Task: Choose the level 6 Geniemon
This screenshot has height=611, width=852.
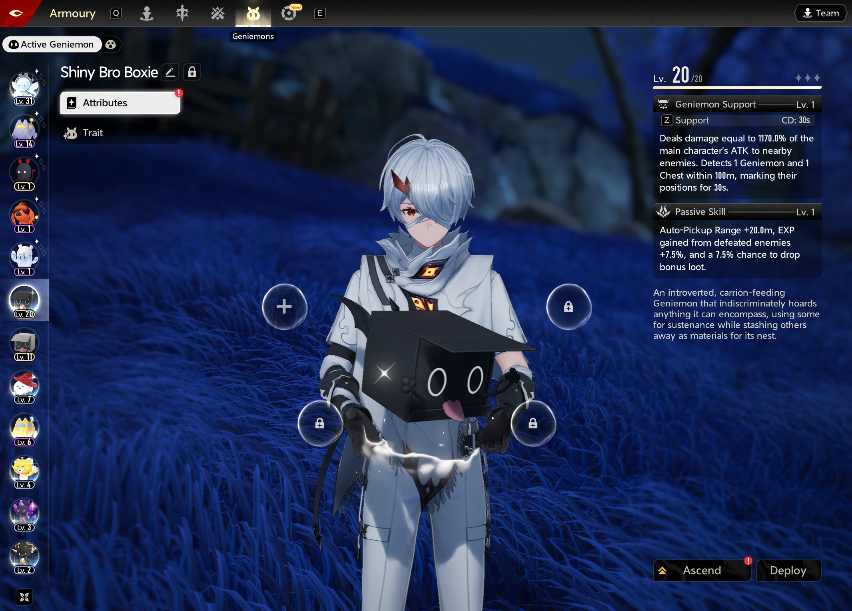Action: 24,428
